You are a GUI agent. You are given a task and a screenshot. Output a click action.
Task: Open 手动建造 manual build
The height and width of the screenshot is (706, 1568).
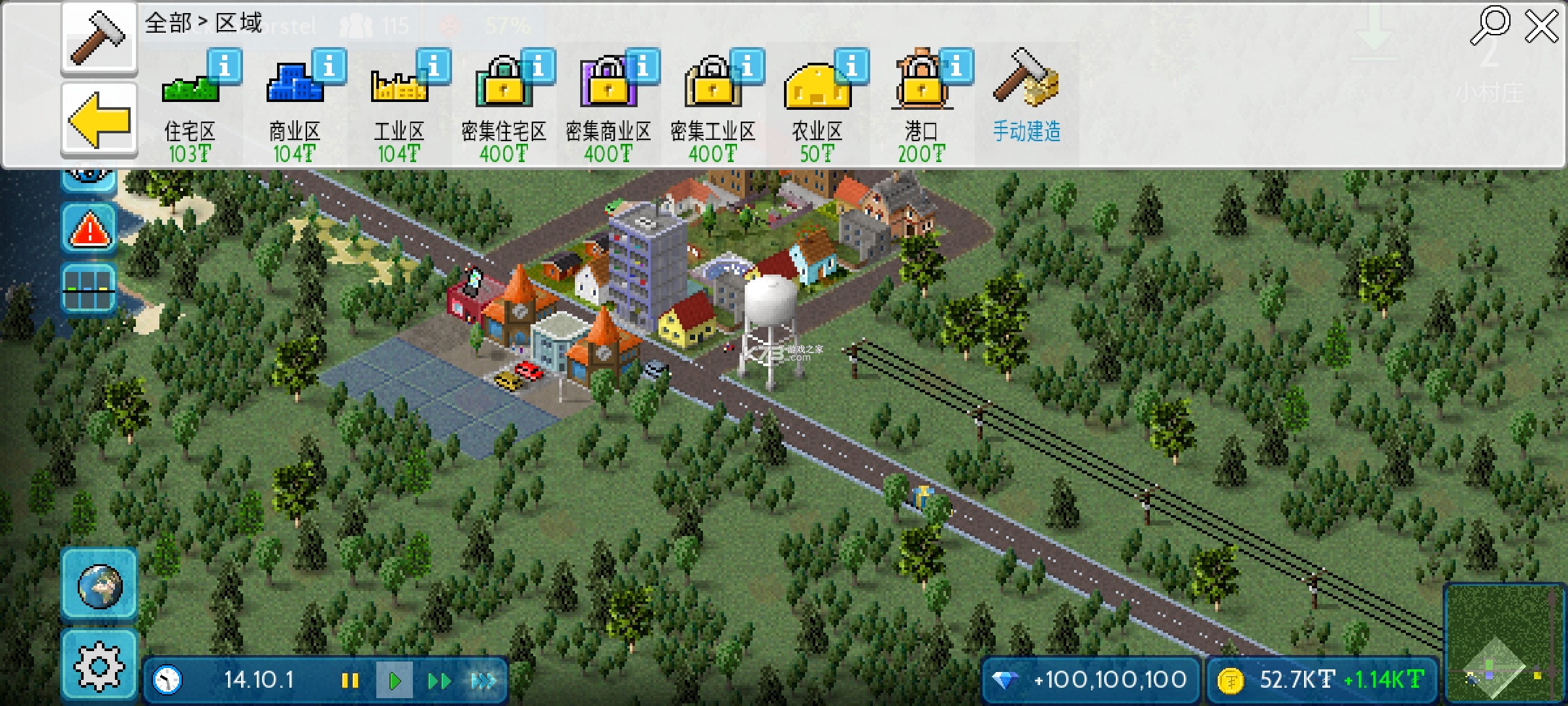point(1026,98)
